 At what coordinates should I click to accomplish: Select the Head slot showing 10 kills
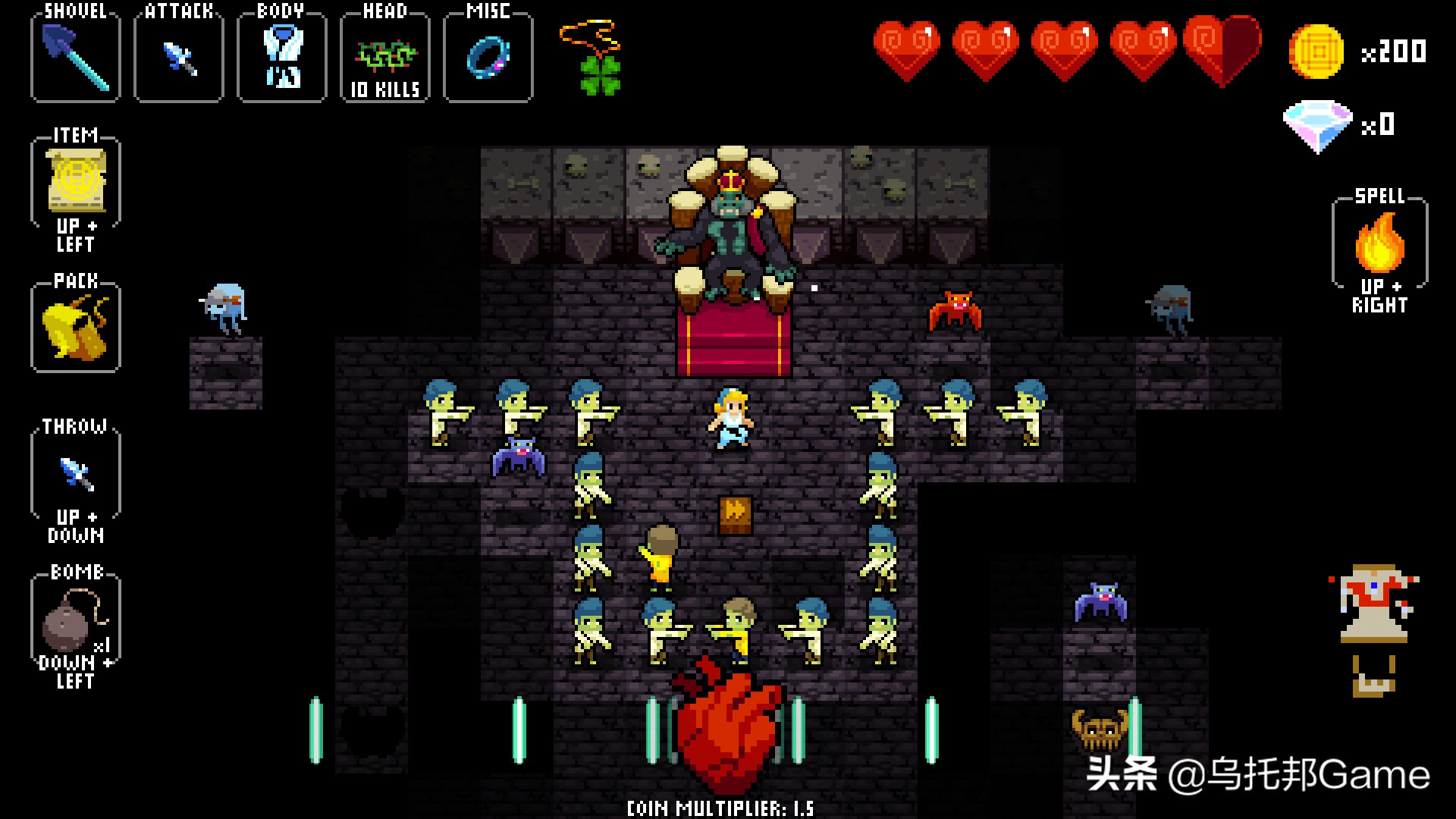385,58
